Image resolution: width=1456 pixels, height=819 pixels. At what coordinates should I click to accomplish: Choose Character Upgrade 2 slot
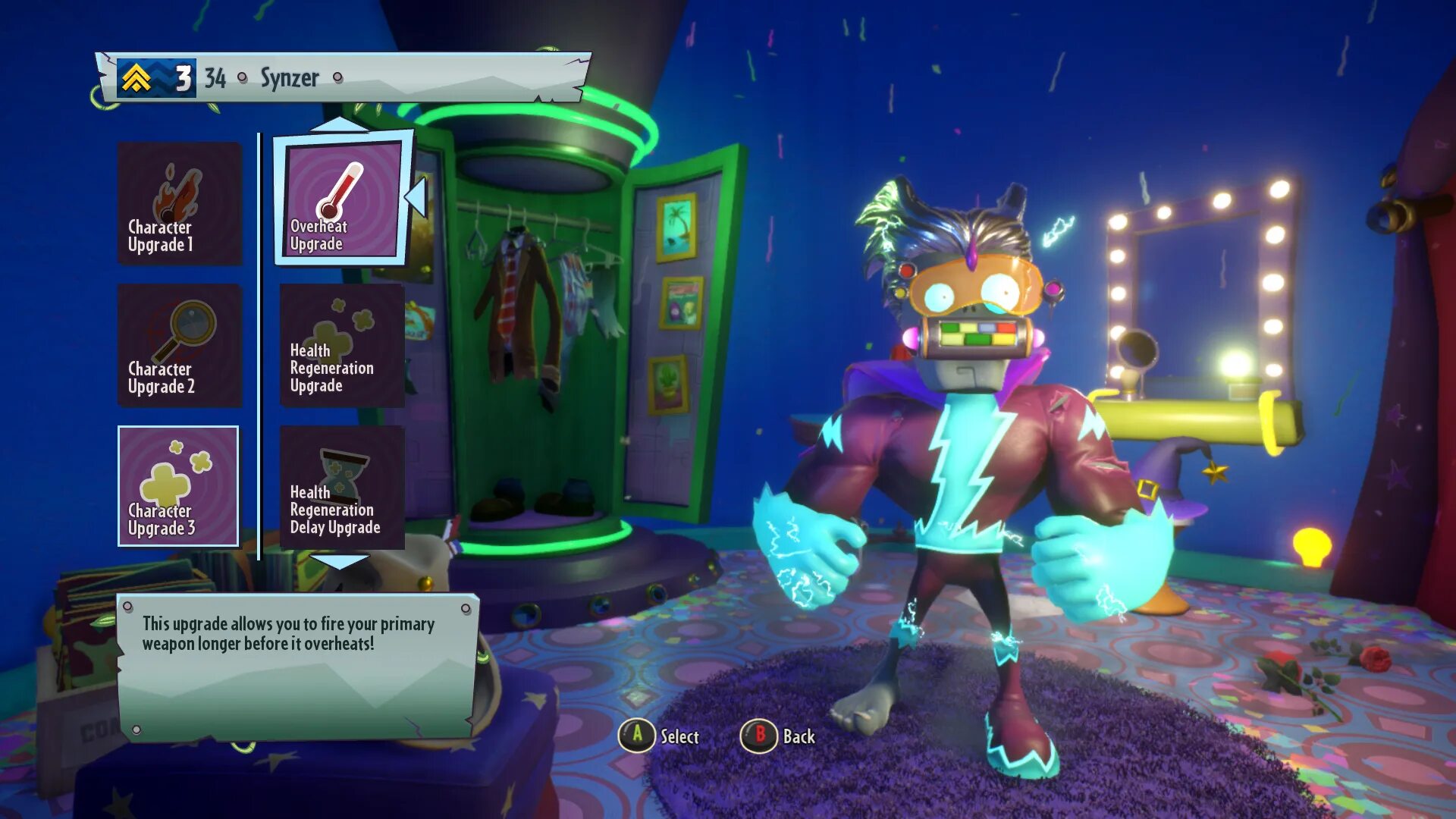(x=180, y=346)
